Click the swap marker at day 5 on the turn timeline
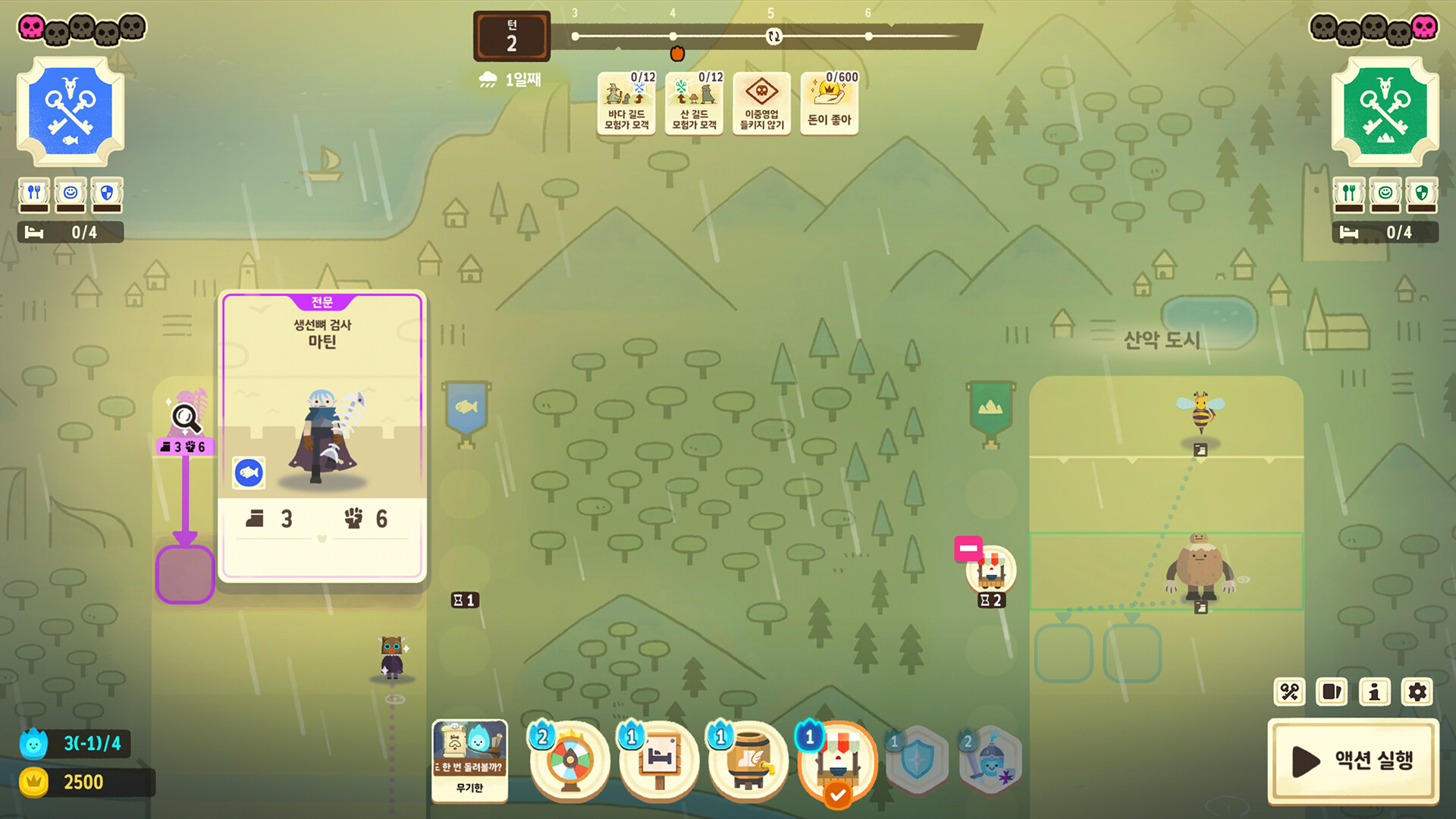 tap(773, 36)
